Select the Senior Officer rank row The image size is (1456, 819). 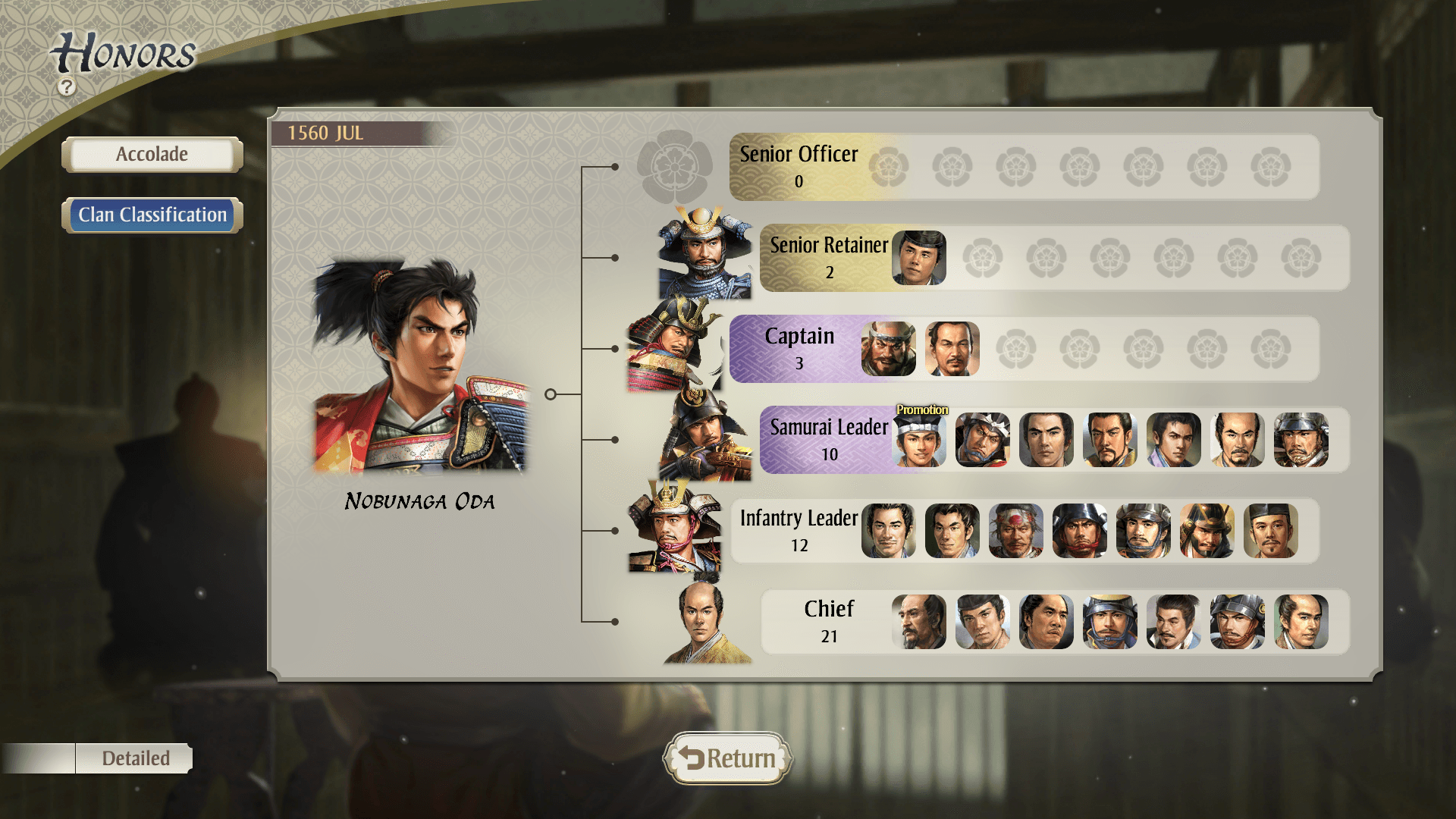coord(799,166)
